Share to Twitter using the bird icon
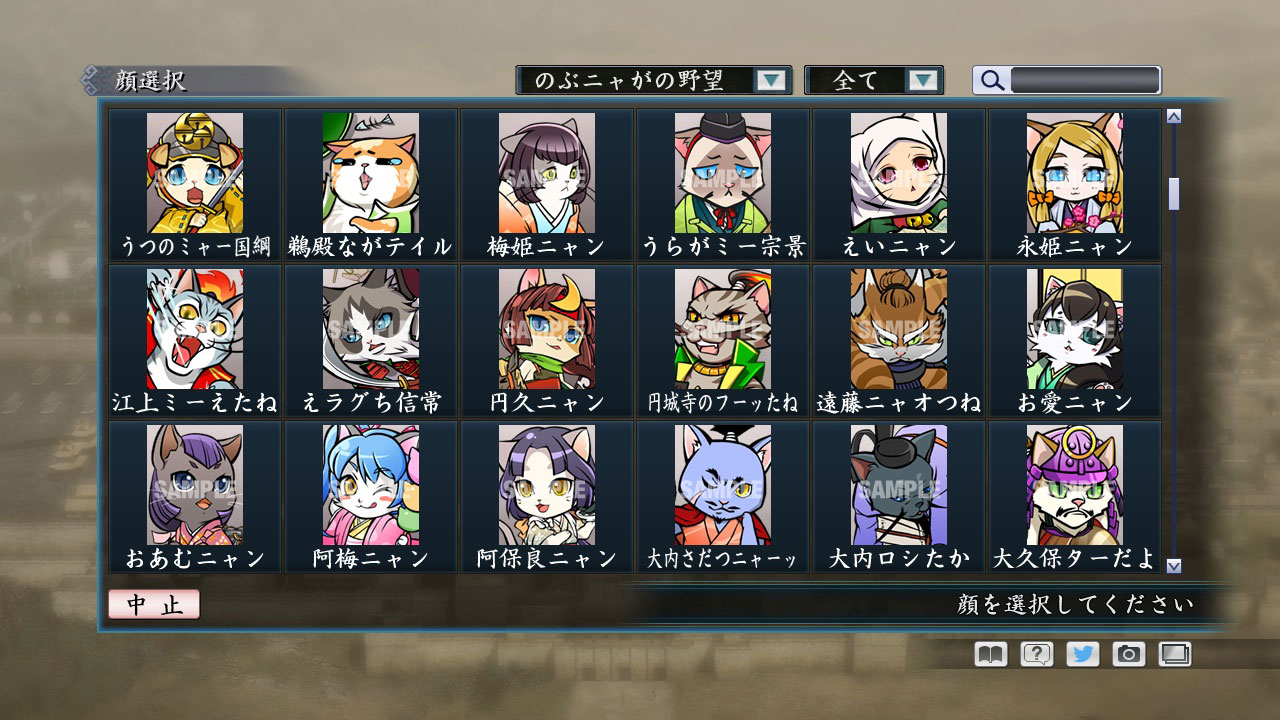Screen dimensions: 1280x720 tap(1084, 654)
